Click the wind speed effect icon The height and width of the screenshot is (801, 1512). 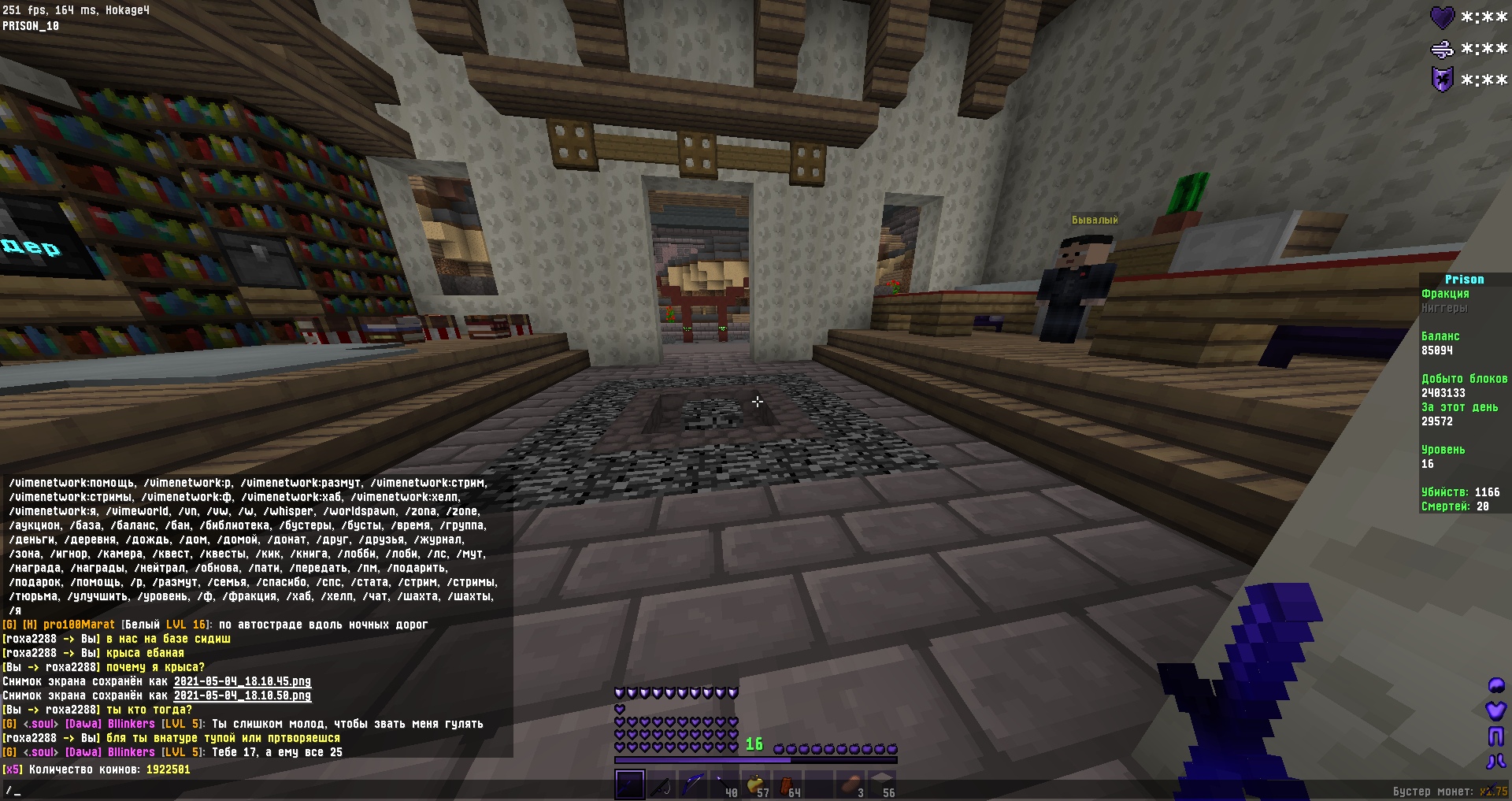coord(1442,49)
